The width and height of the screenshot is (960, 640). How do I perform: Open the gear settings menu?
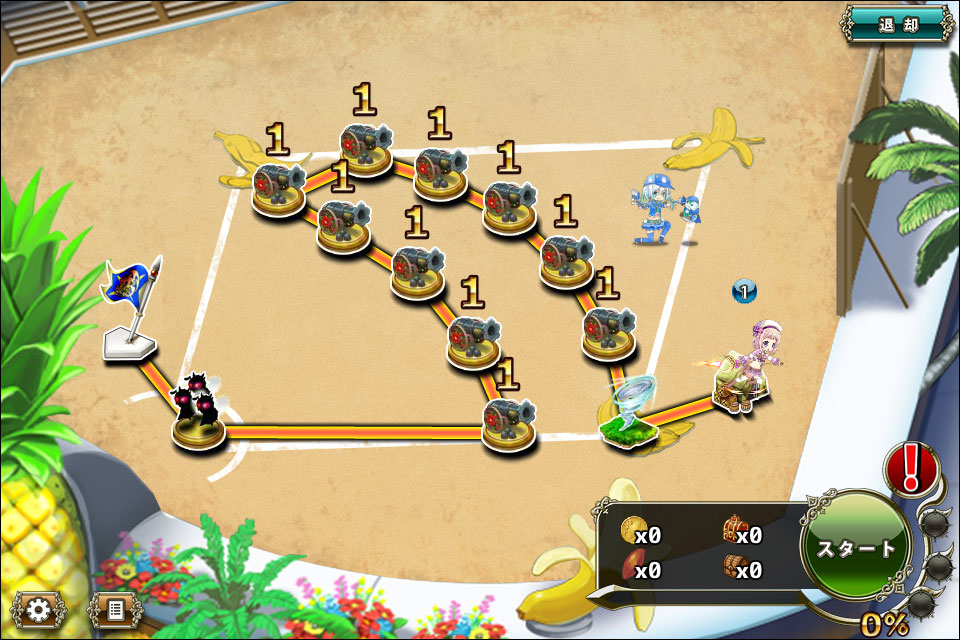tap(40, 609)
